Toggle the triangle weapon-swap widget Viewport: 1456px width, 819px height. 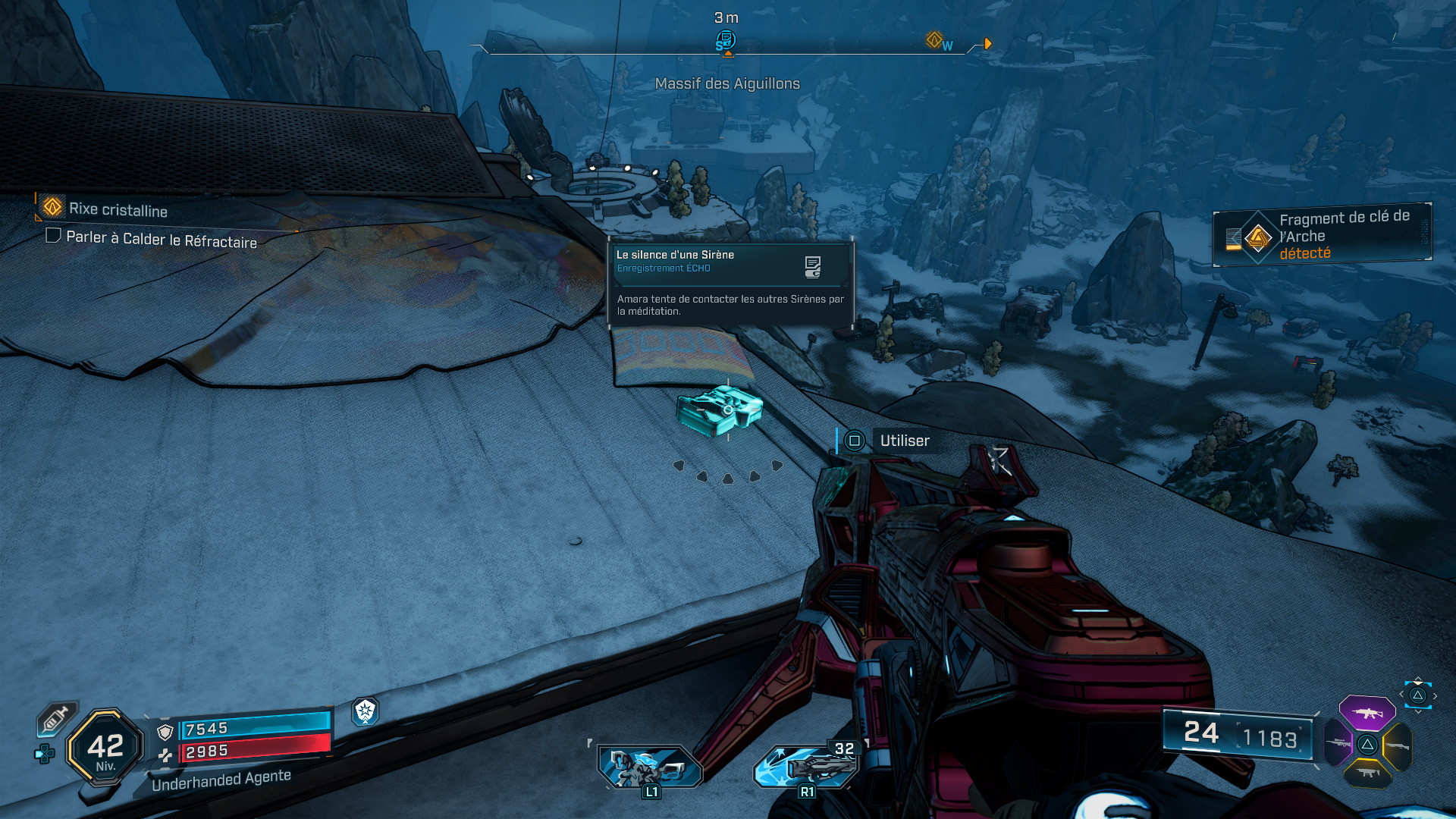[1417, 695]
